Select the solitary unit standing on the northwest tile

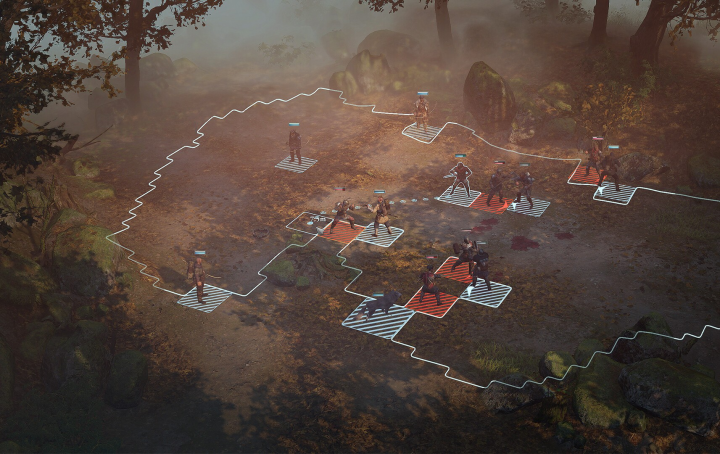295,145
